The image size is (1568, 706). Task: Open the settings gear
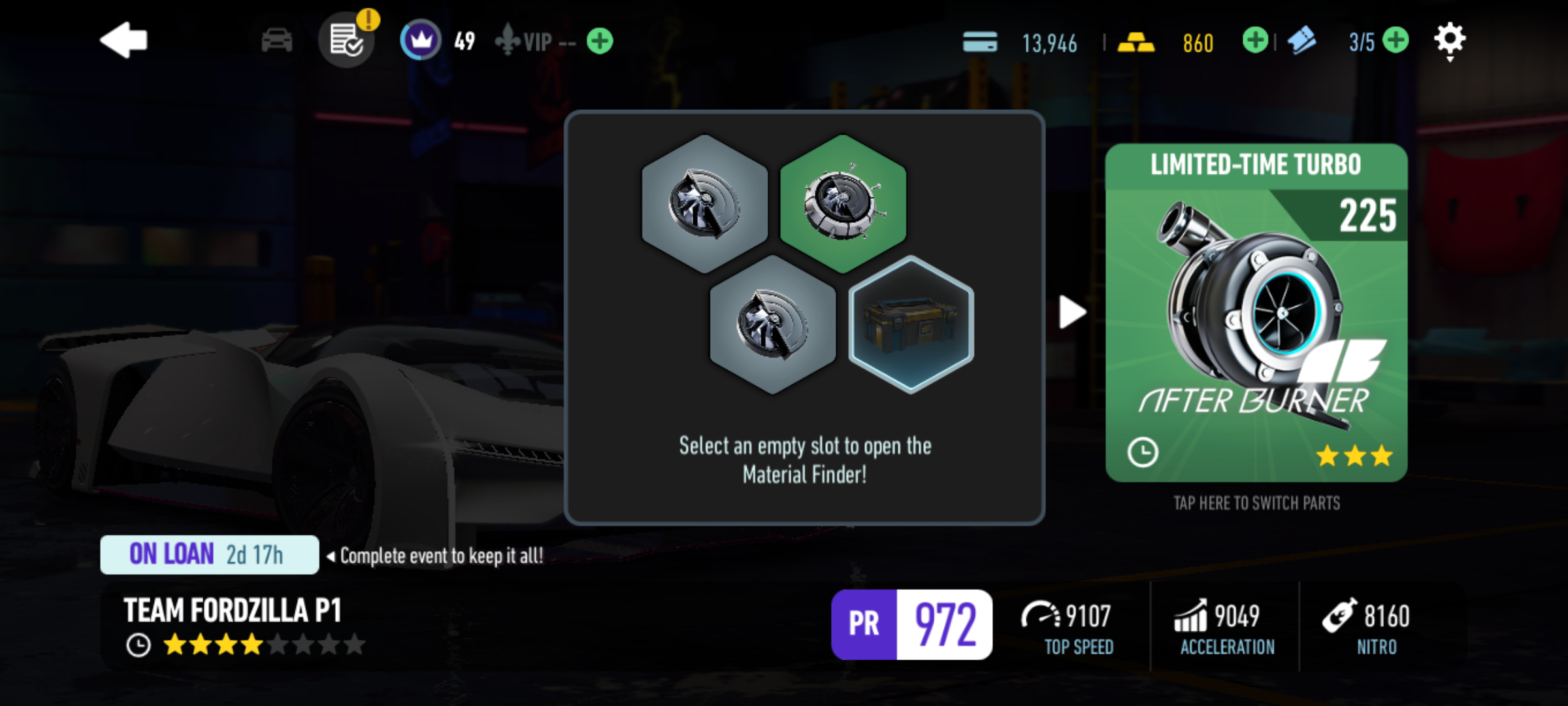1449,41
